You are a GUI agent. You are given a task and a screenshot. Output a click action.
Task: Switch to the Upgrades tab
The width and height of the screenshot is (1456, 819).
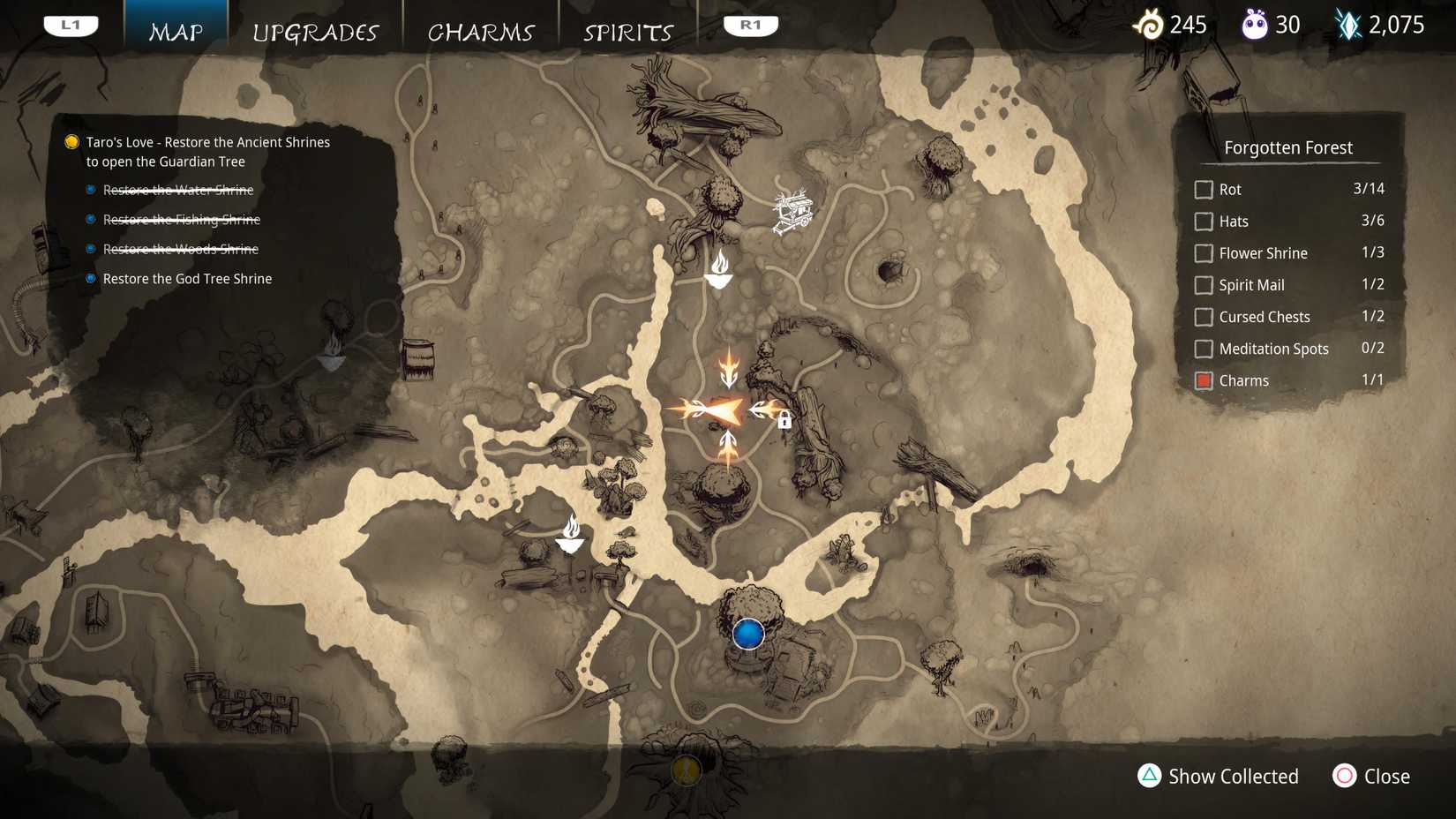coord(315,32)
